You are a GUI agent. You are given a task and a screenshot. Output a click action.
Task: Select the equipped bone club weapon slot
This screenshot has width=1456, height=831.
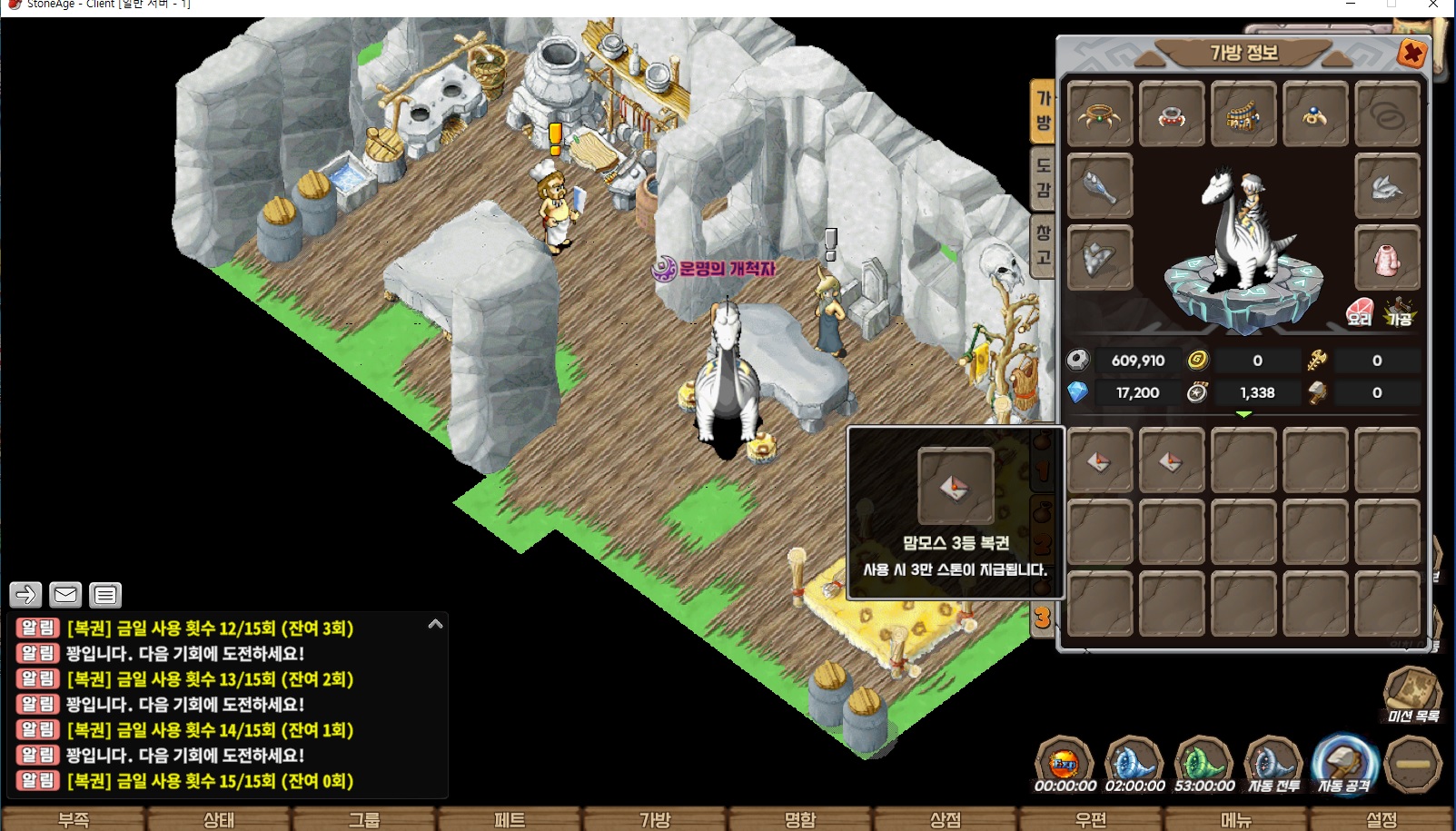[x=1100, y=186]
